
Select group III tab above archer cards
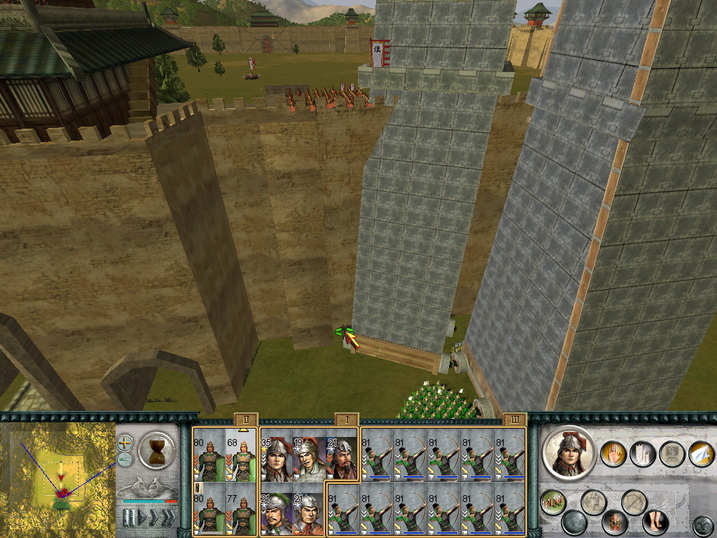[x=513, y=419]
